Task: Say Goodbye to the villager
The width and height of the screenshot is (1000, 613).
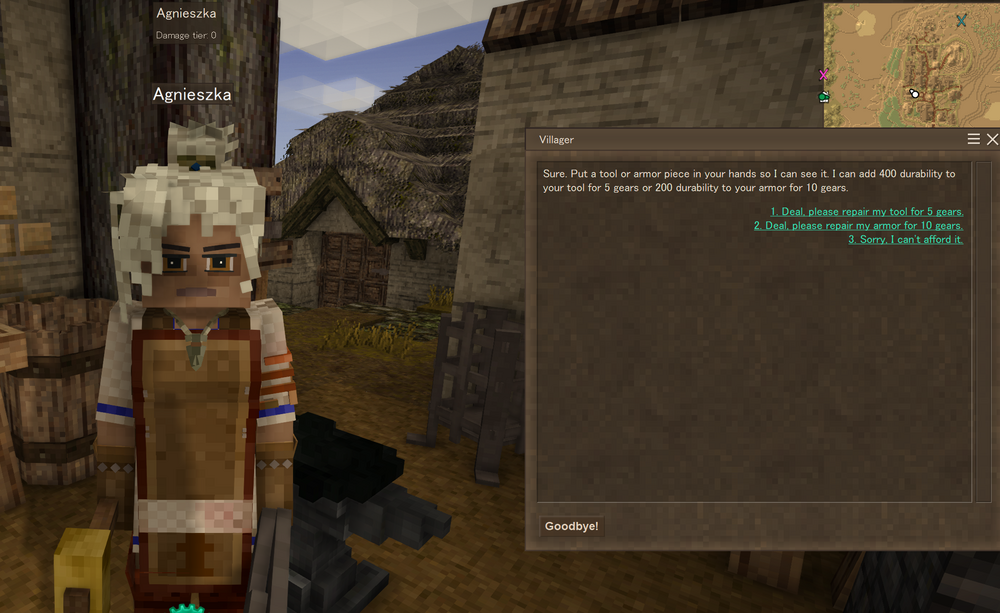Action: coord(571,526)
